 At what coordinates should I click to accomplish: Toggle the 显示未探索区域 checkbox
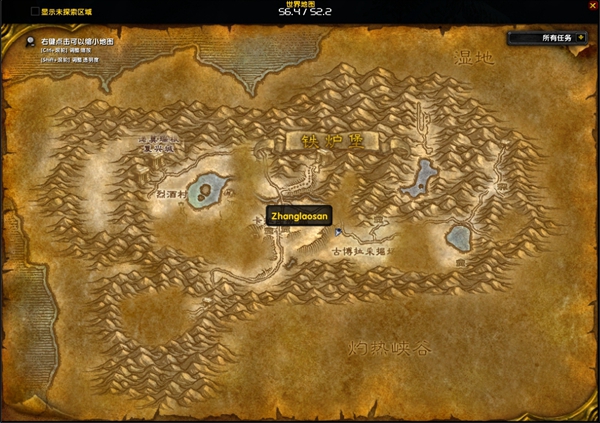tap(35, 11)
